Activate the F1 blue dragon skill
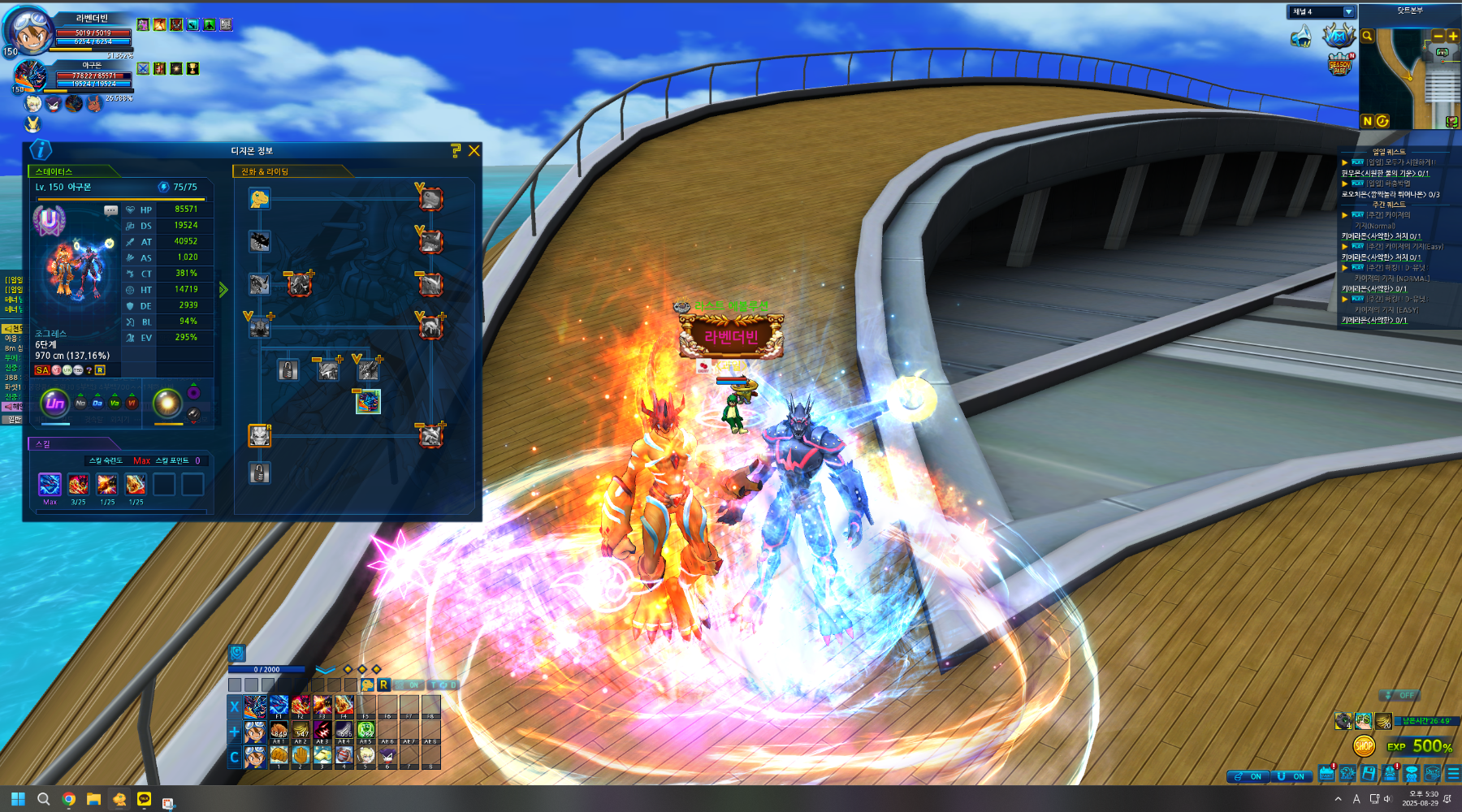 click(x=279, y=706)
